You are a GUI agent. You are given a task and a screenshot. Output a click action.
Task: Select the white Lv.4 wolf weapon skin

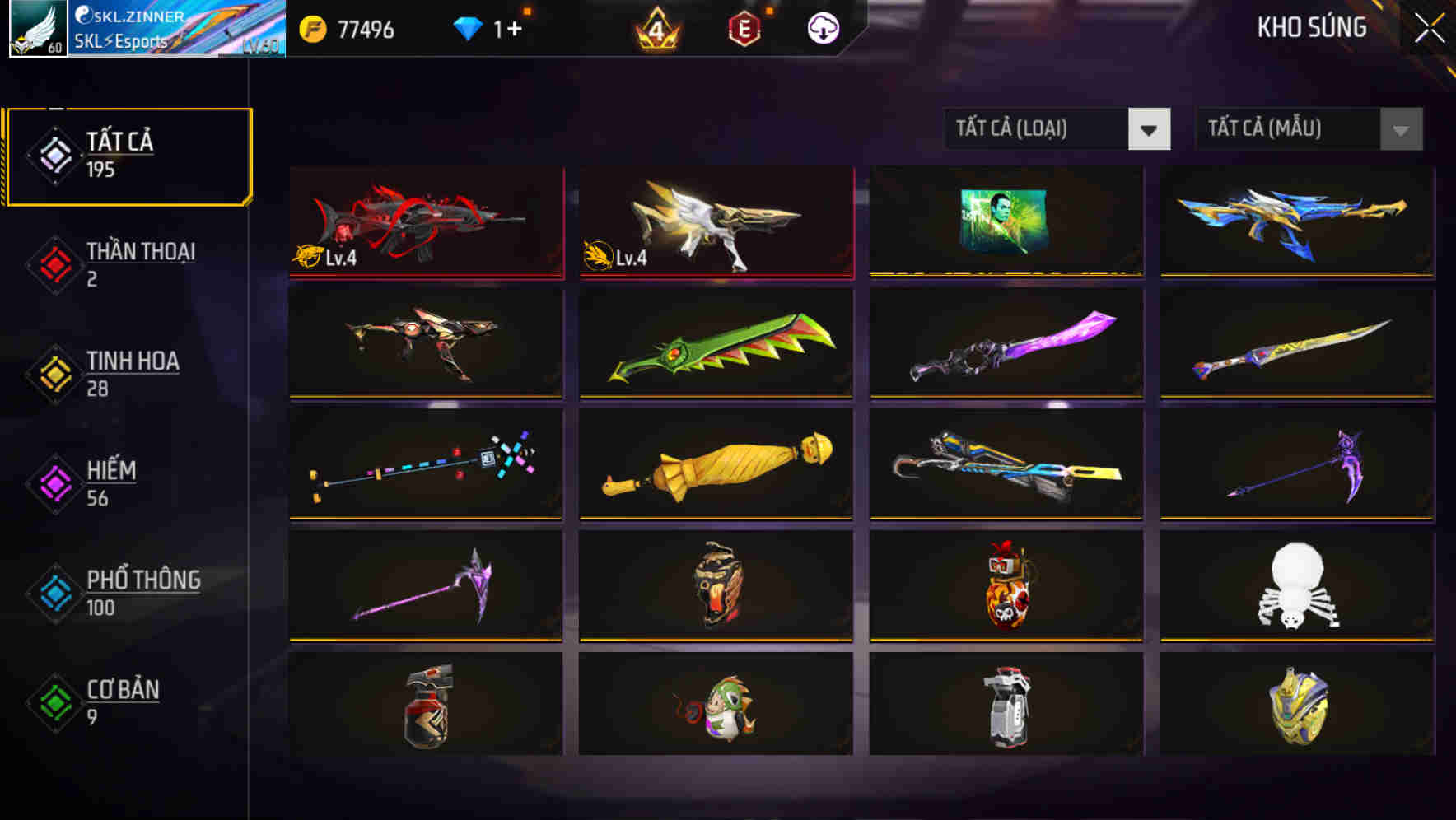715,222
